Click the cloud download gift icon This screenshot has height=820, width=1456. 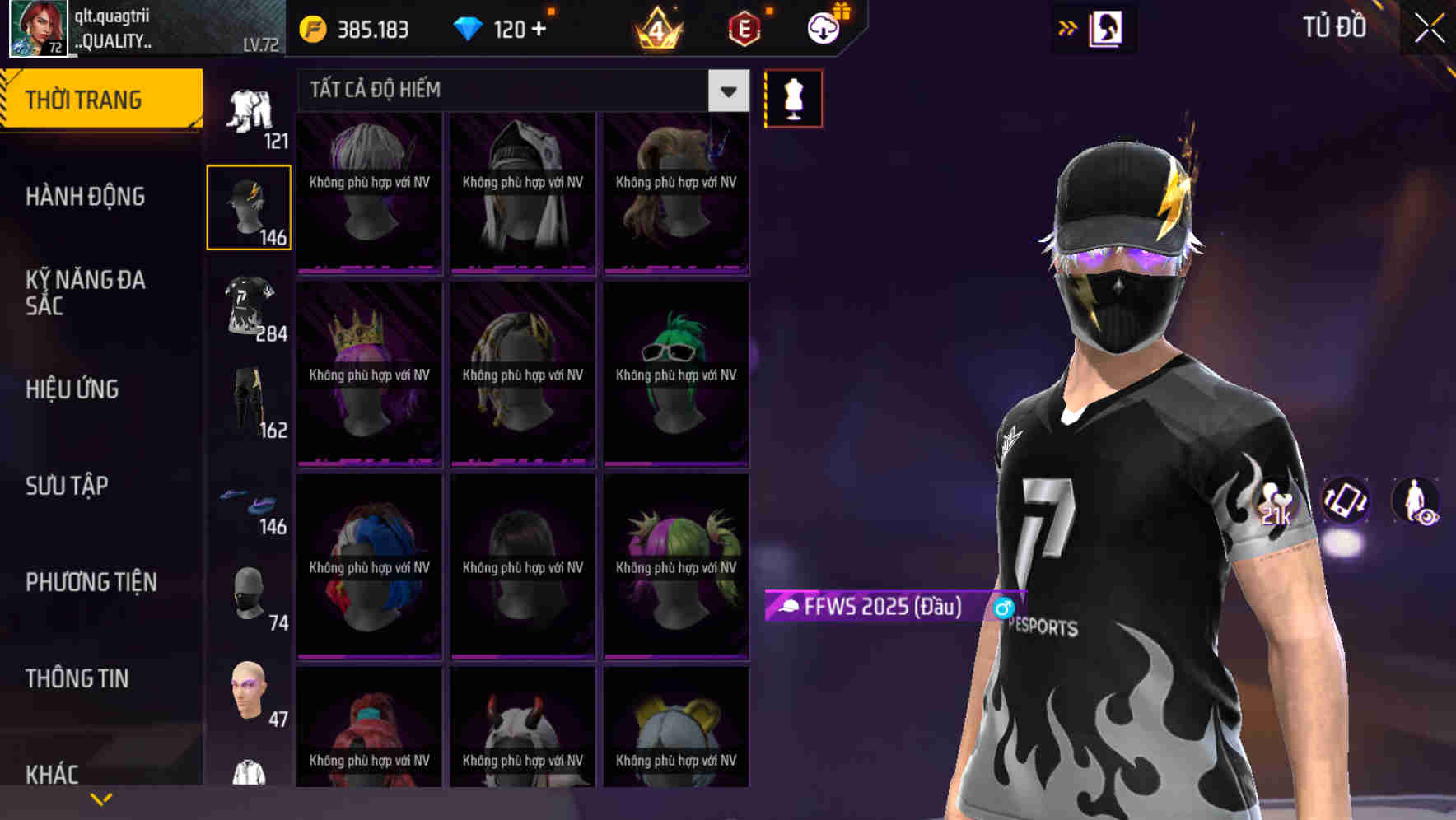[824, 27]
